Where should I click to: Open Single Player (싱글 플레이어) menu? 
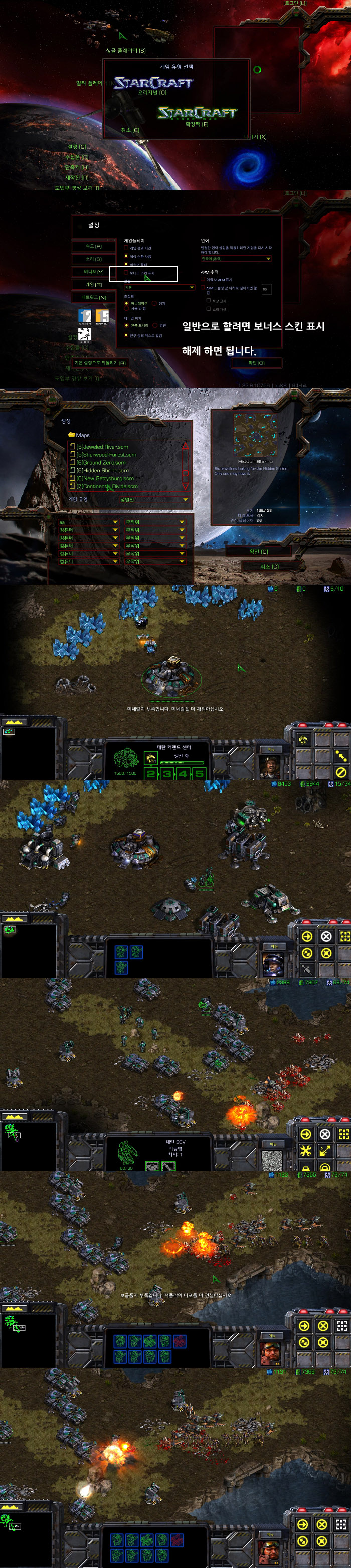click(x=125, y=51)
